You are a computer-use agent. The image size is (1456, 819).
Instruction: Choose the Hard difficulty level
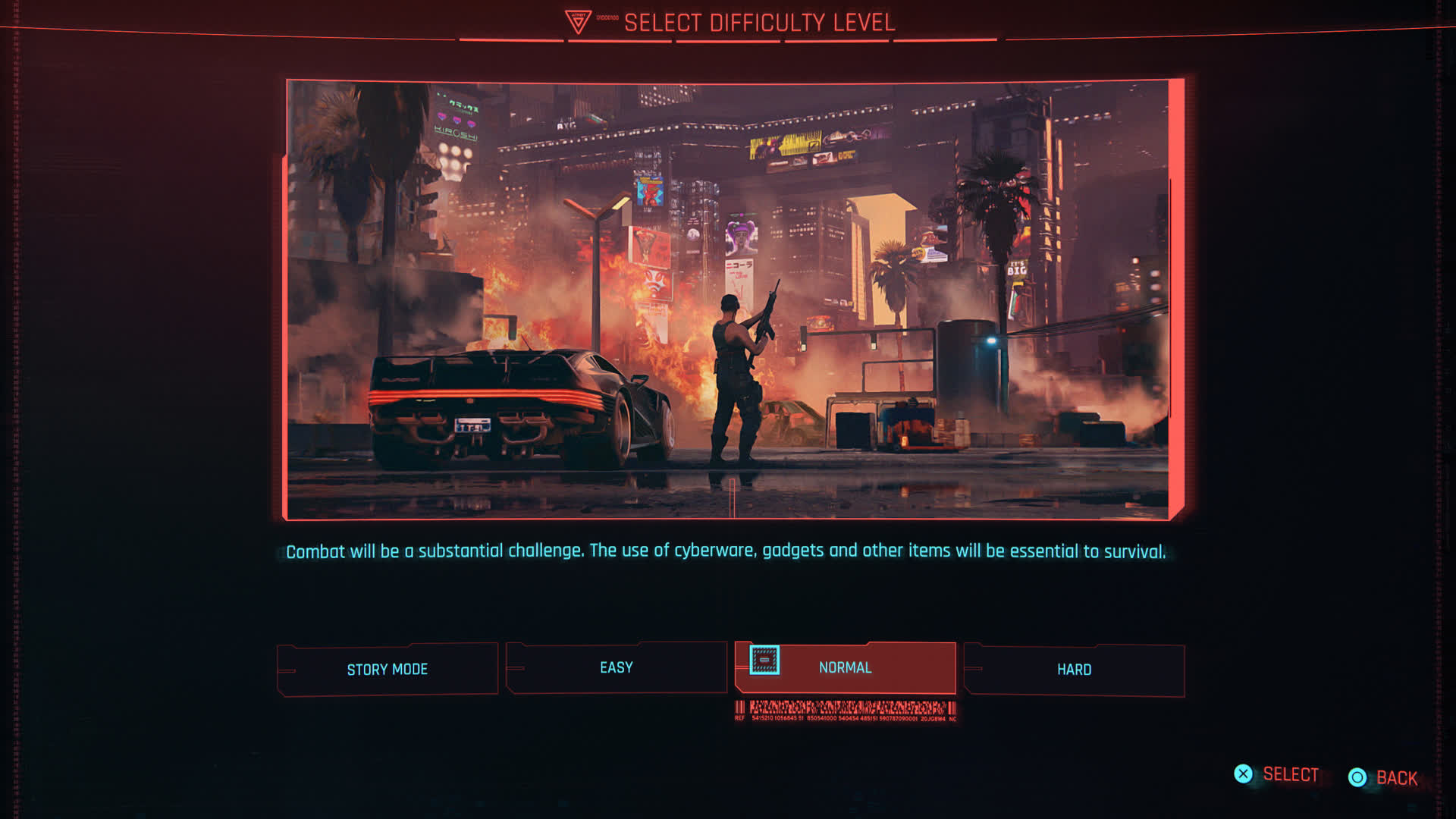pos(1074,670)
